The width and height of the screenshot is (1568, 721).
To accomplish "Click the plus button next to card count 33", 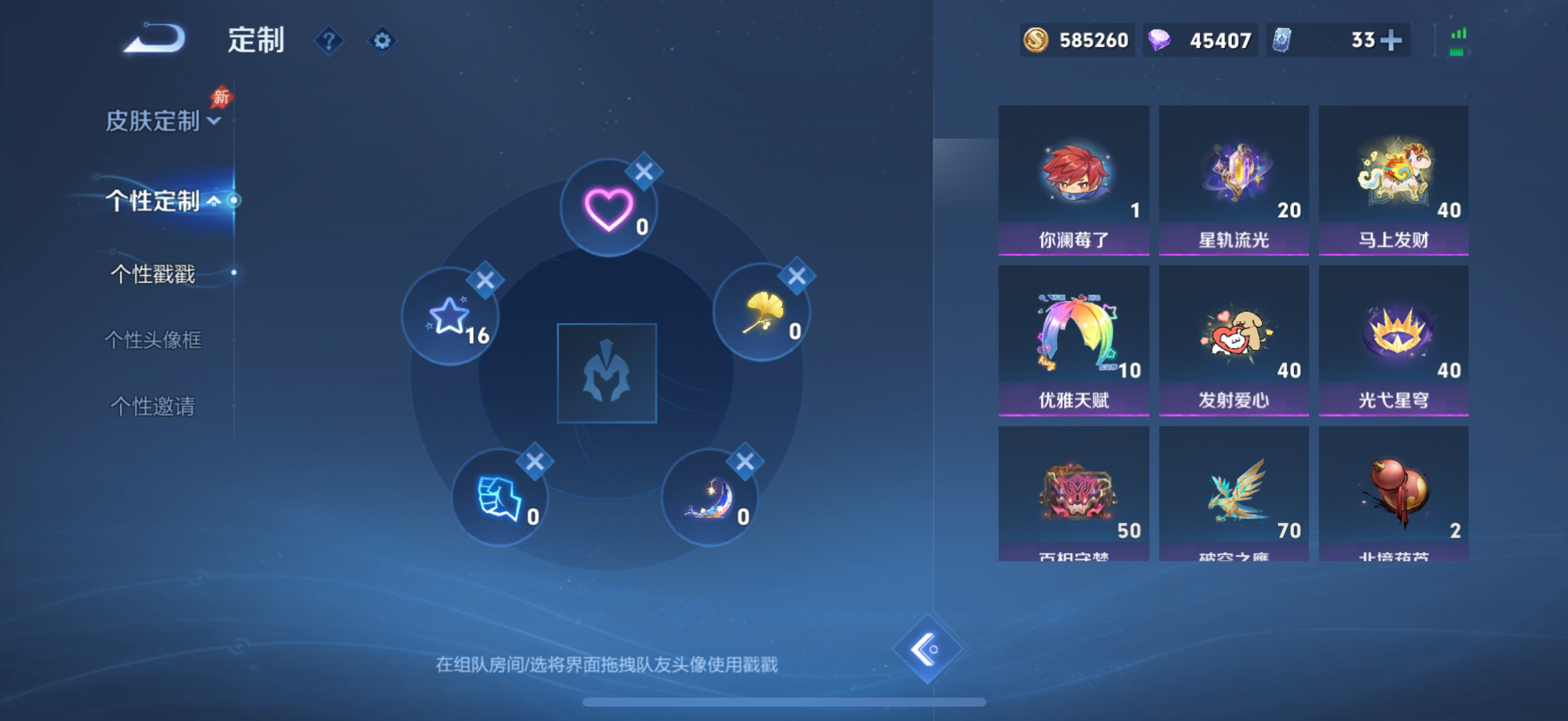I will tap(1393, 39).
